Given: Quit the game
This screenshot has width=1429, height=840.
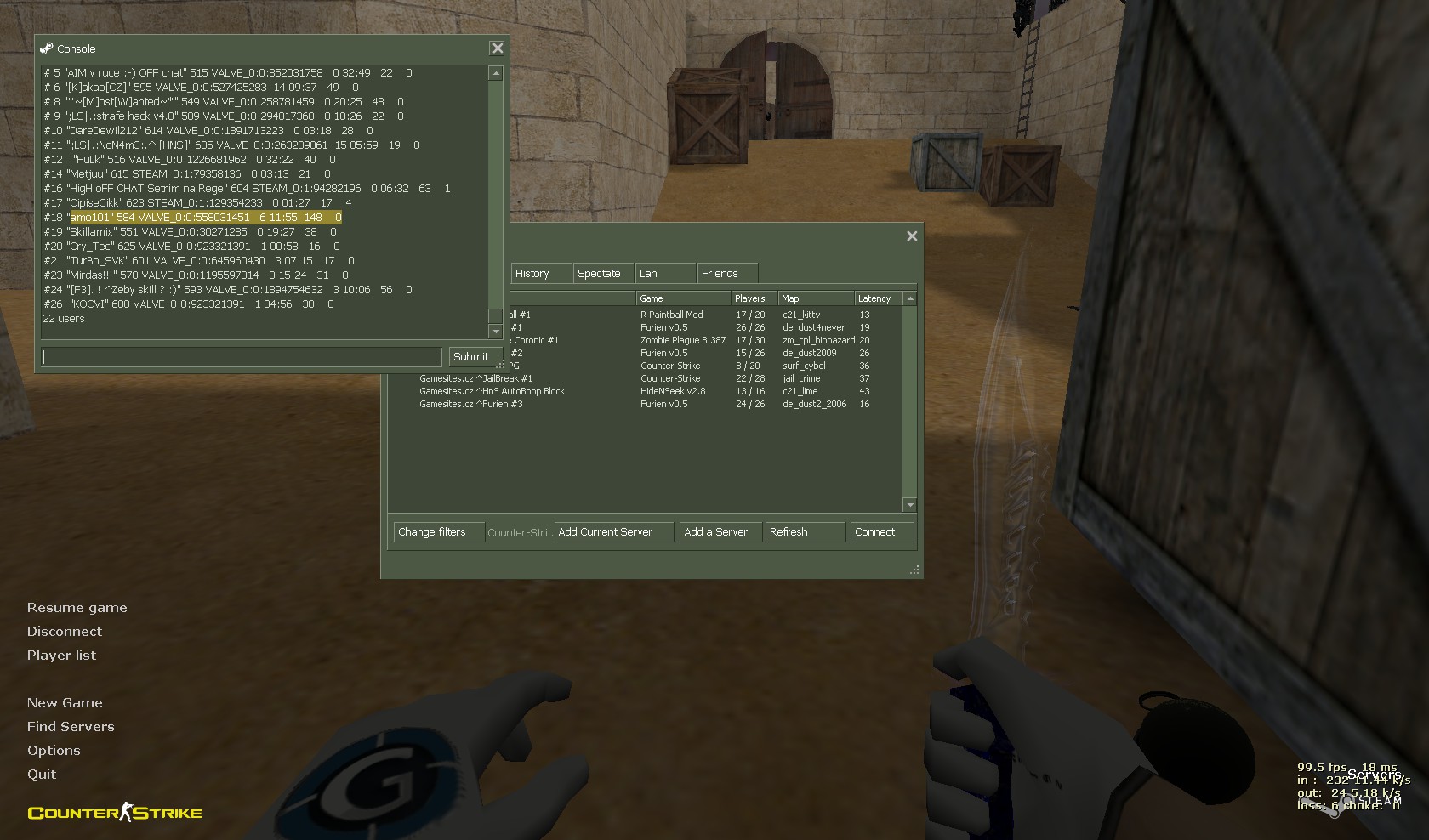Looking at the screenshot, I should pyautogui.click(x=42, y=775).
